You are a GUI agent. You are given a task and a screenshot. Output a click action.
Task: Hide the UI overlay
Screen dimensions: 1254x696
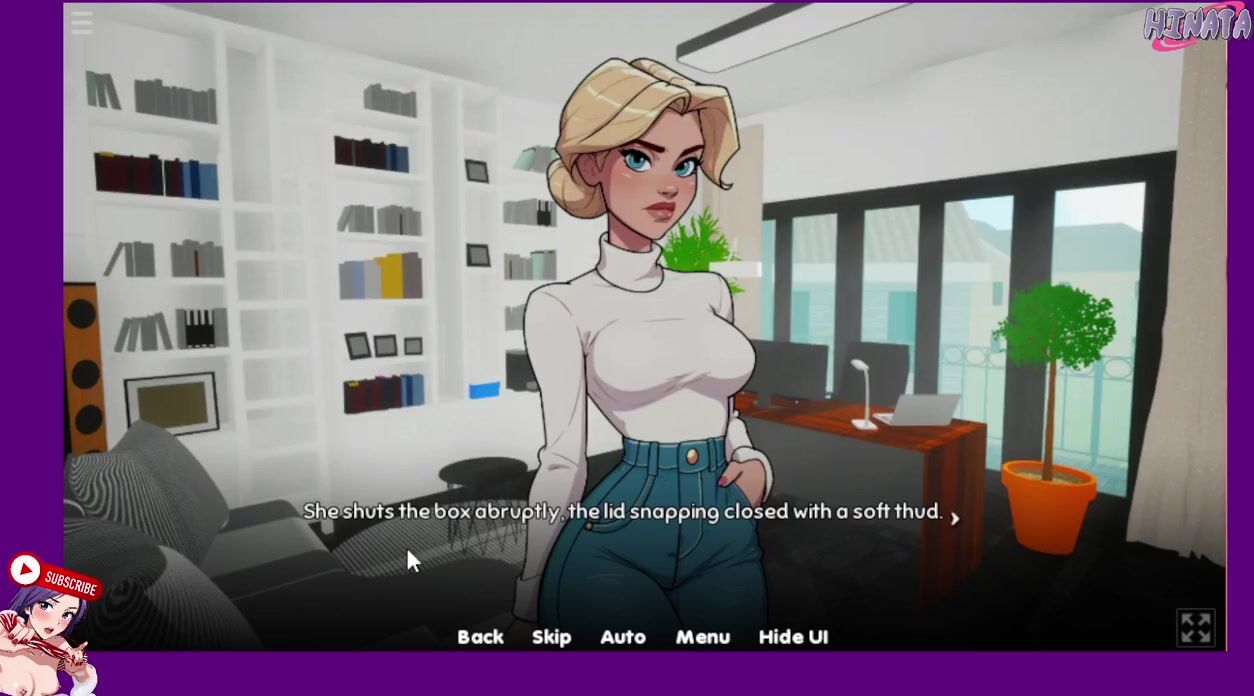coord(793,637)
